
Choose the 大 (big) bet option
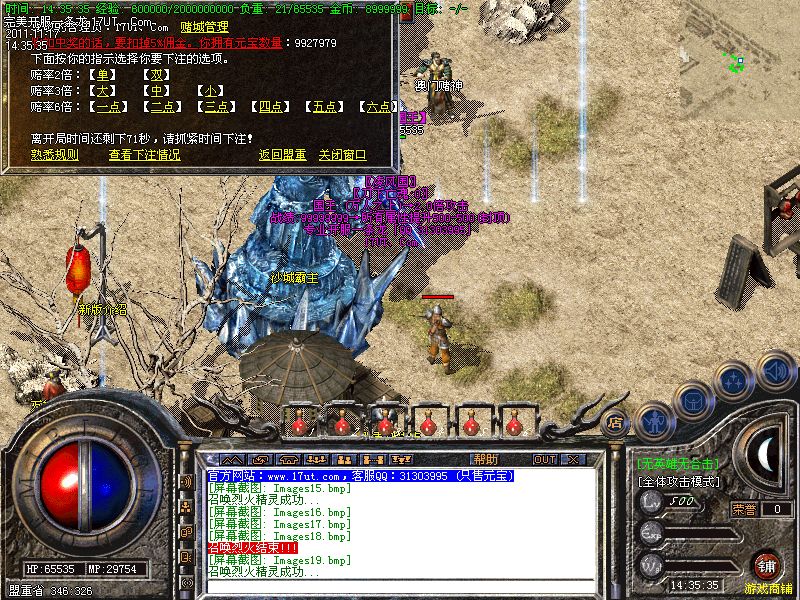click(x=102, y=91)
